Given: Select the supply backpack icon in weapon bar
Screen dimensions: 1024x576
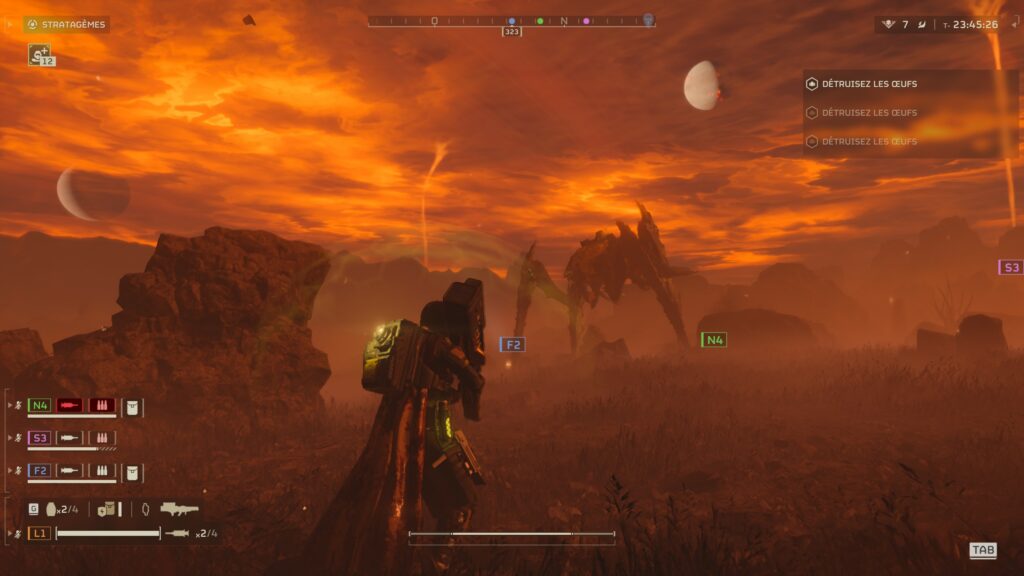Looking at the screenshot, I should click(x=106, y=509).
